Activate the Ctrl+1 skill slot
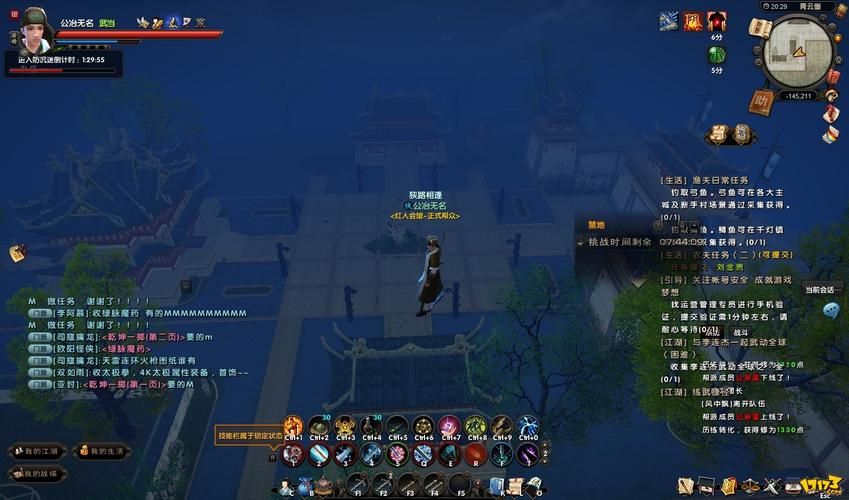The width and height of the screenshot is (849, 500). tap(293, 427)
